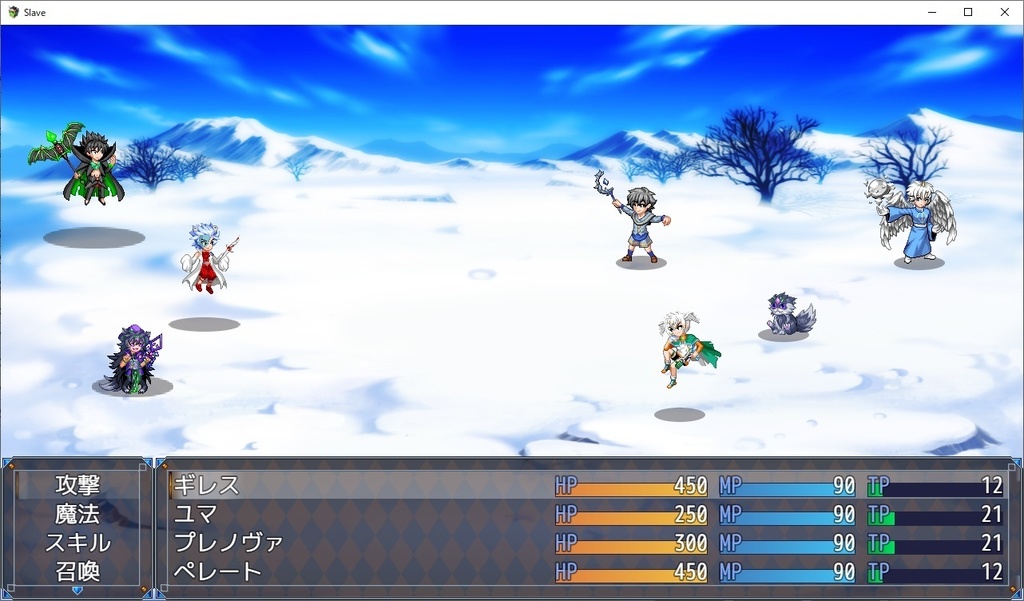
Task: Minimize the game window
Action: coord(931,12)
